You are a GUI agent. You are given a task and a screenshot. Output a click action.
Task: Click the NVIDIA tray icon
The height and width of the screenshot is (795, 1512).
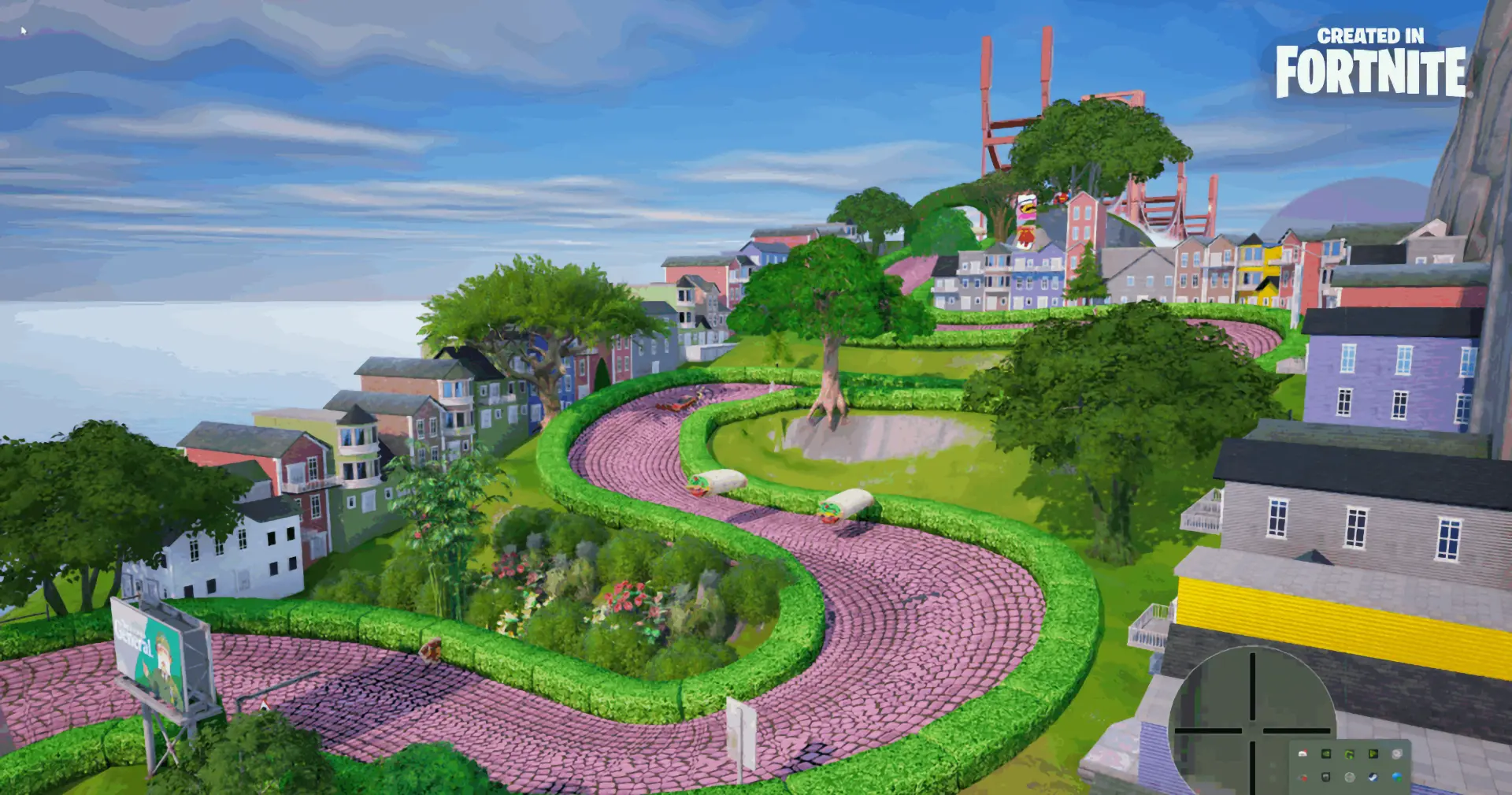[1326, 754]
